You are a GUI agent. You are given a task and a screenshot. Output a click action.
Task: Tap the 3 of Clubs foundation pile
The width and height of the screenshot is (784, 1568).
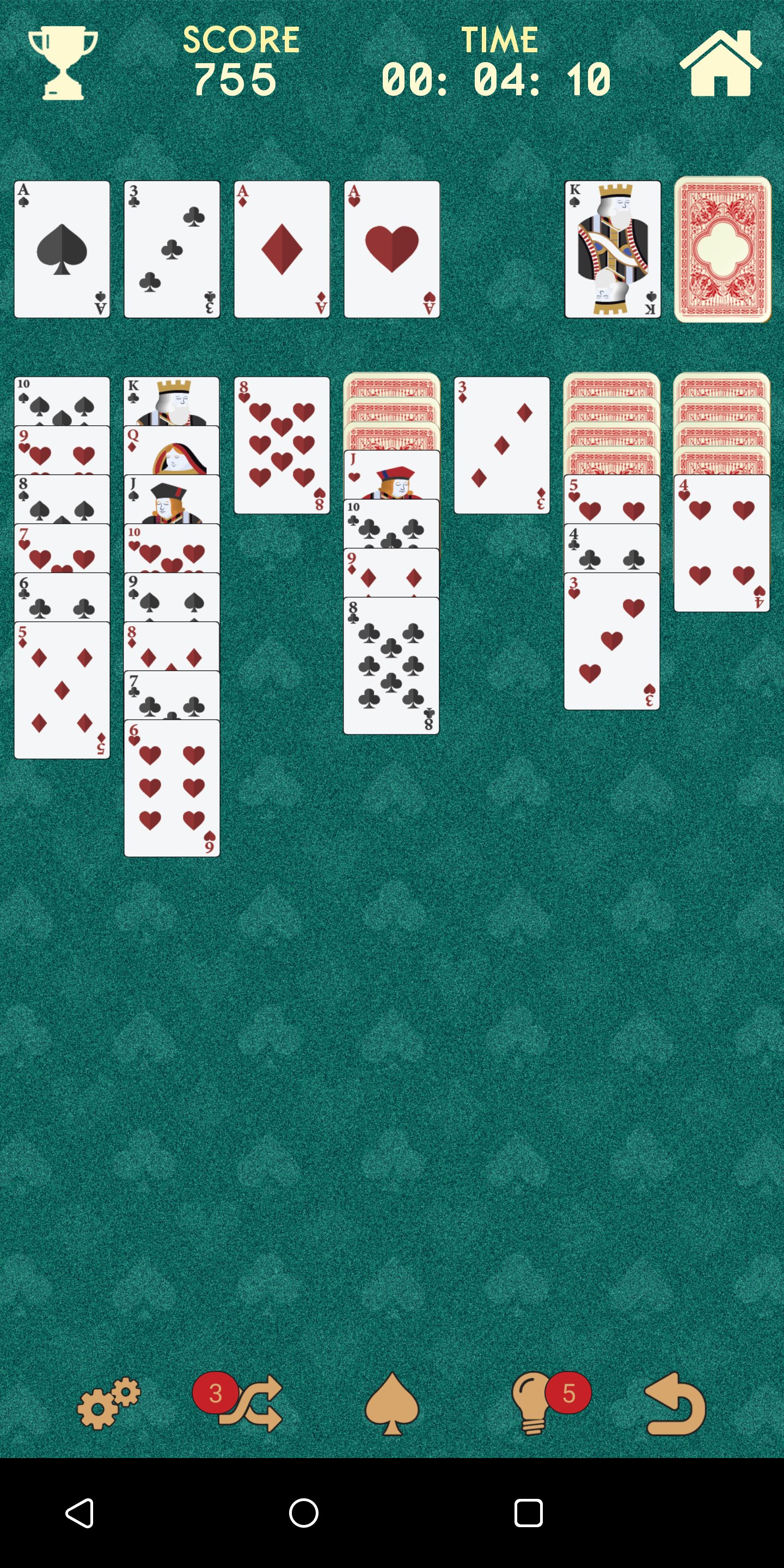[x=171, y=248]
